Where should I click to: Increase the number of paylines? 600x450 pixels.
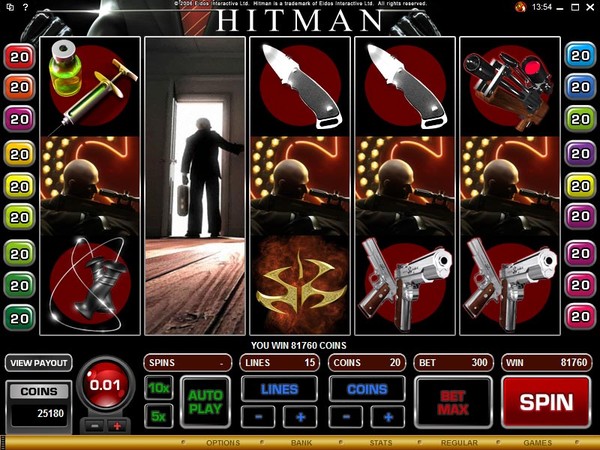click(299, 416)
